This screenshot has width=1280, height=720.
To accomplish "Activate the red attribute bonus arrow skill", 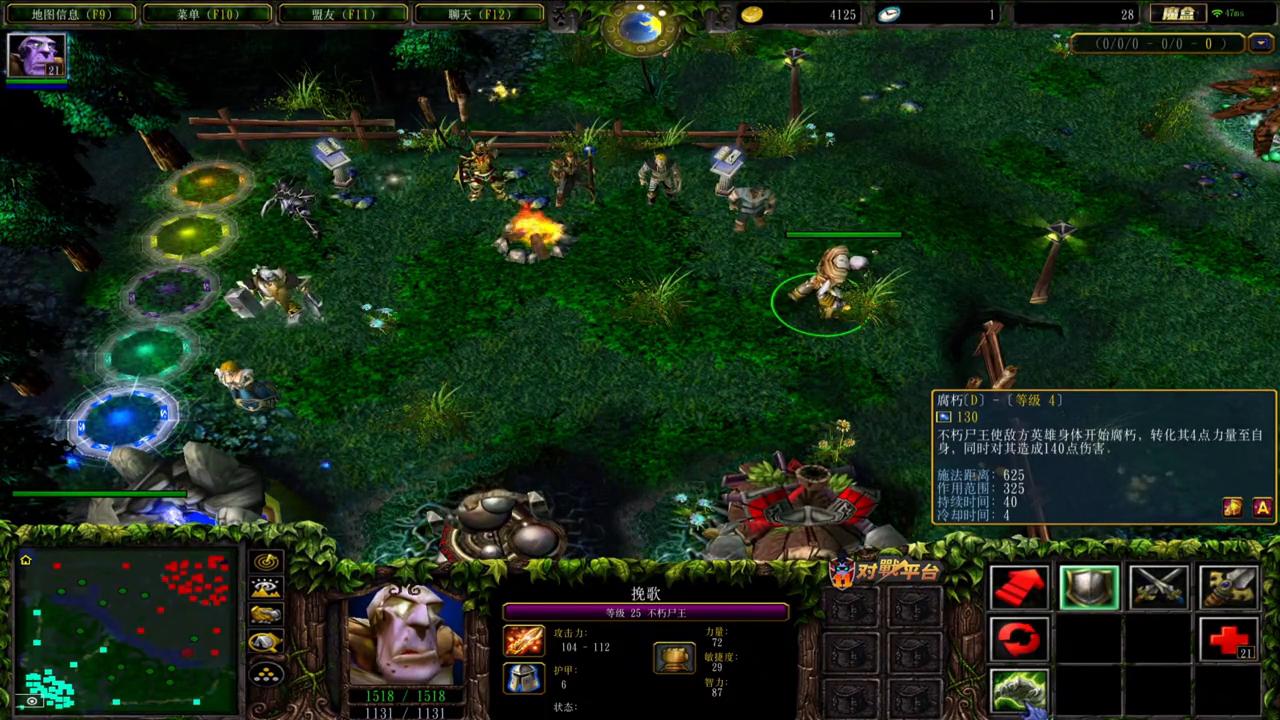I will (1020, 587).
